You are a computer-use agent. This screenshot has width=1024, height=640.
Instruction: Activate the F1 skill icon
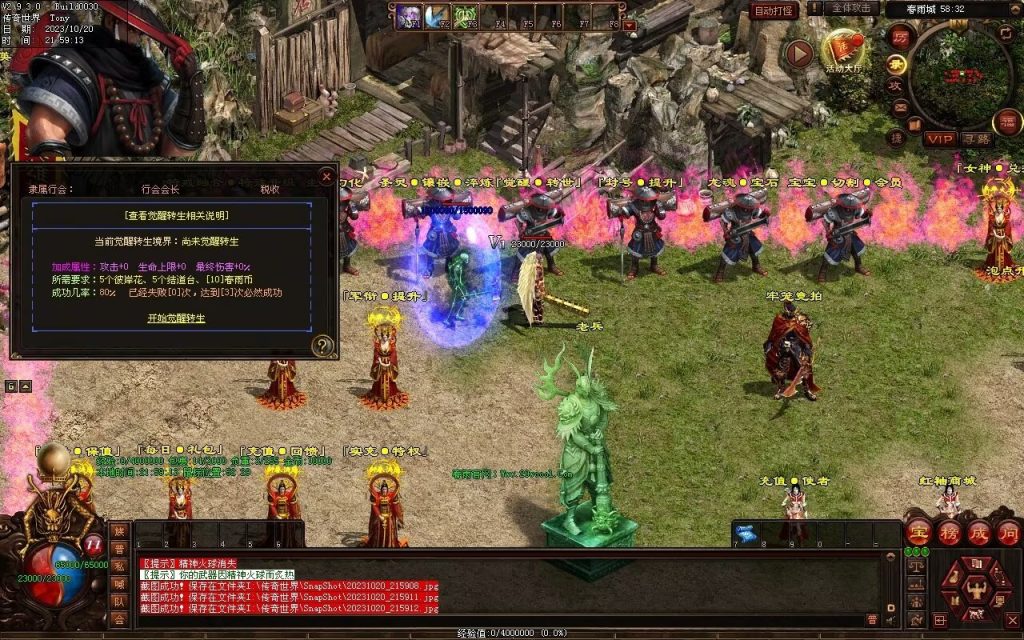coord(409,16)
